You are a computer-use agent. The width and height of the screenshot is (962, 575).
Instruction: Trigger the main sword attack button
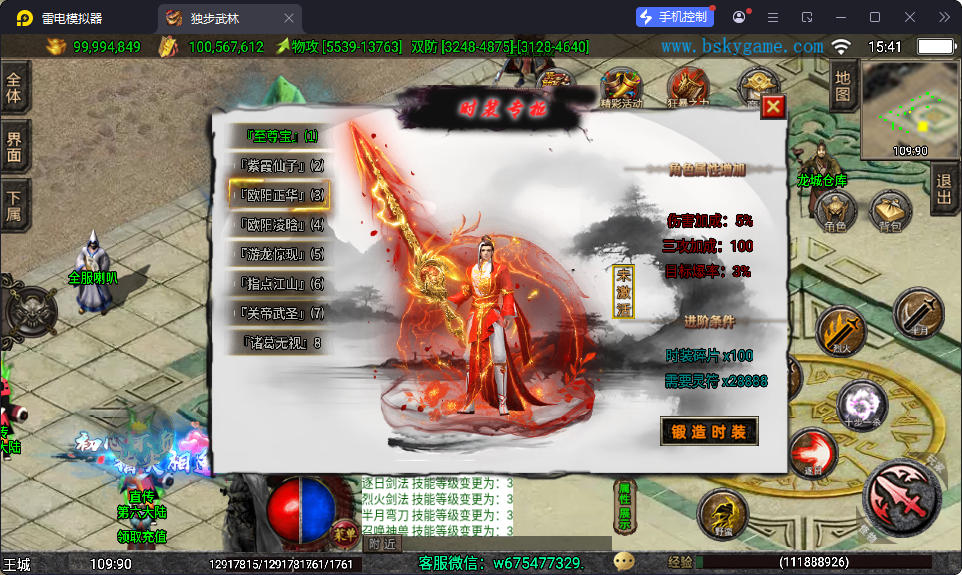pos(902,497)
